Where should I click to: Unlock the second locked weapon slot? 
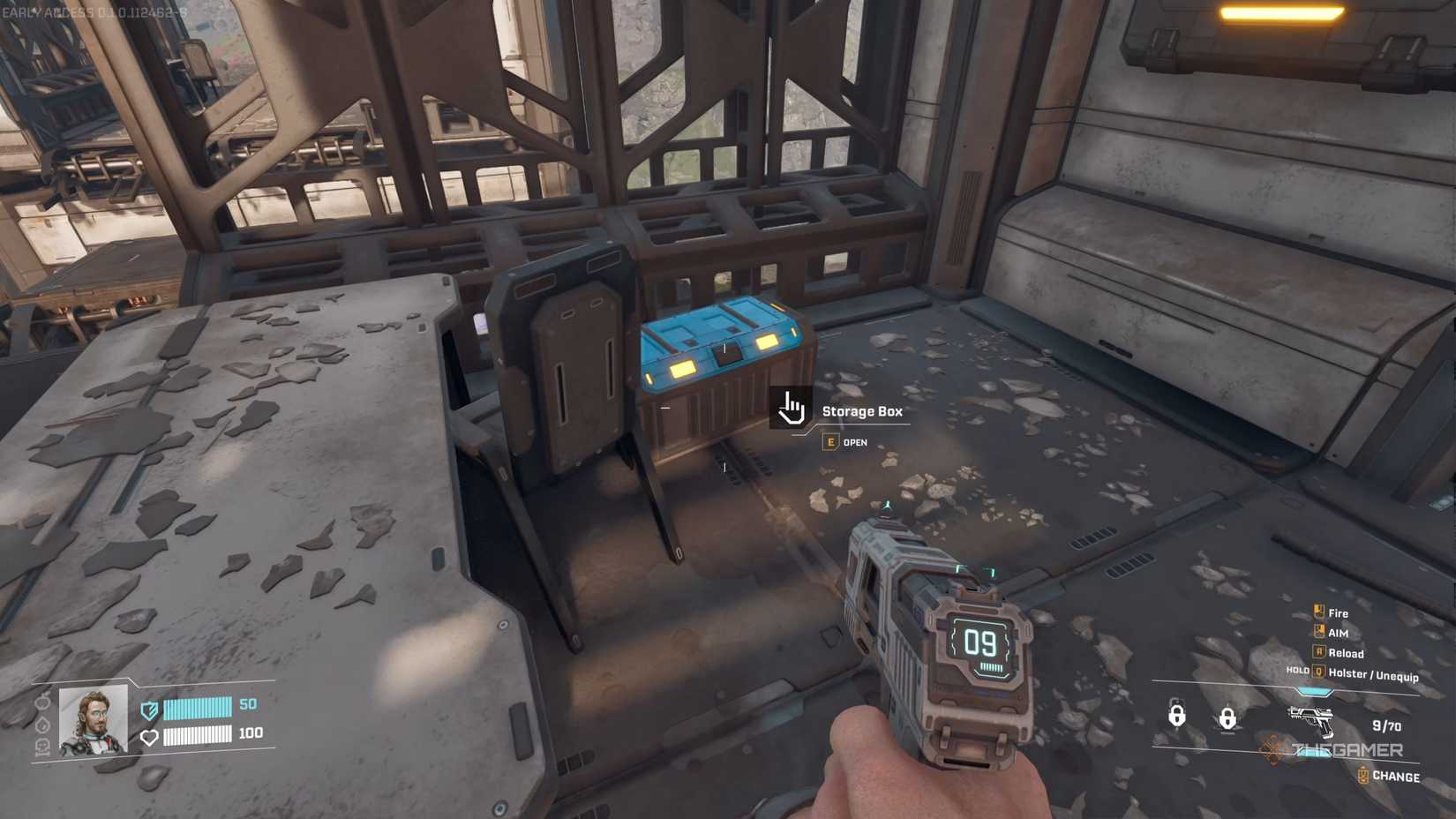1228,717
